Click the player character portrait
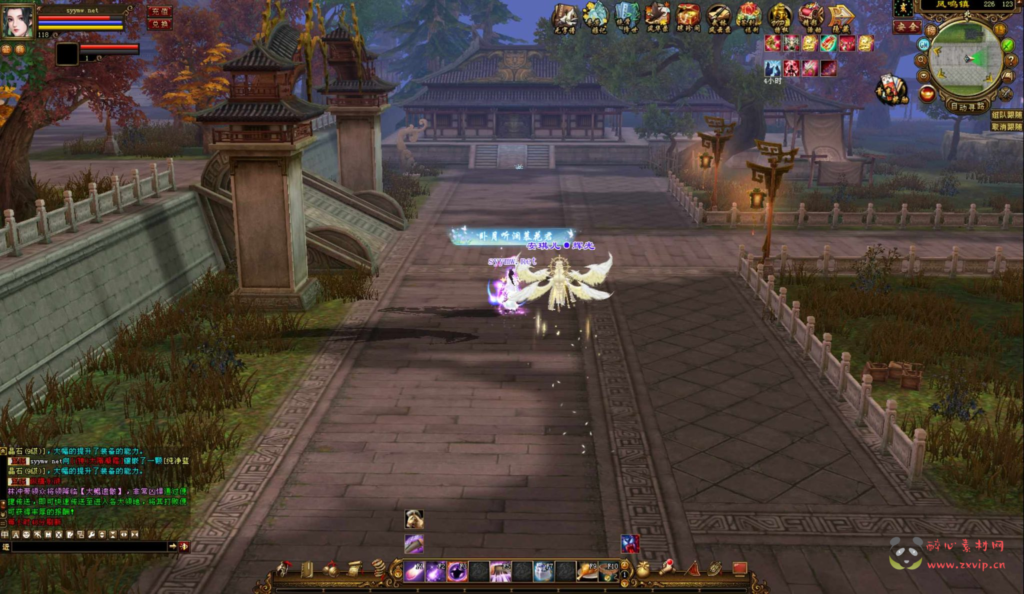Image resolution: width=1024 pixels, height=594 pixels. 17,22
